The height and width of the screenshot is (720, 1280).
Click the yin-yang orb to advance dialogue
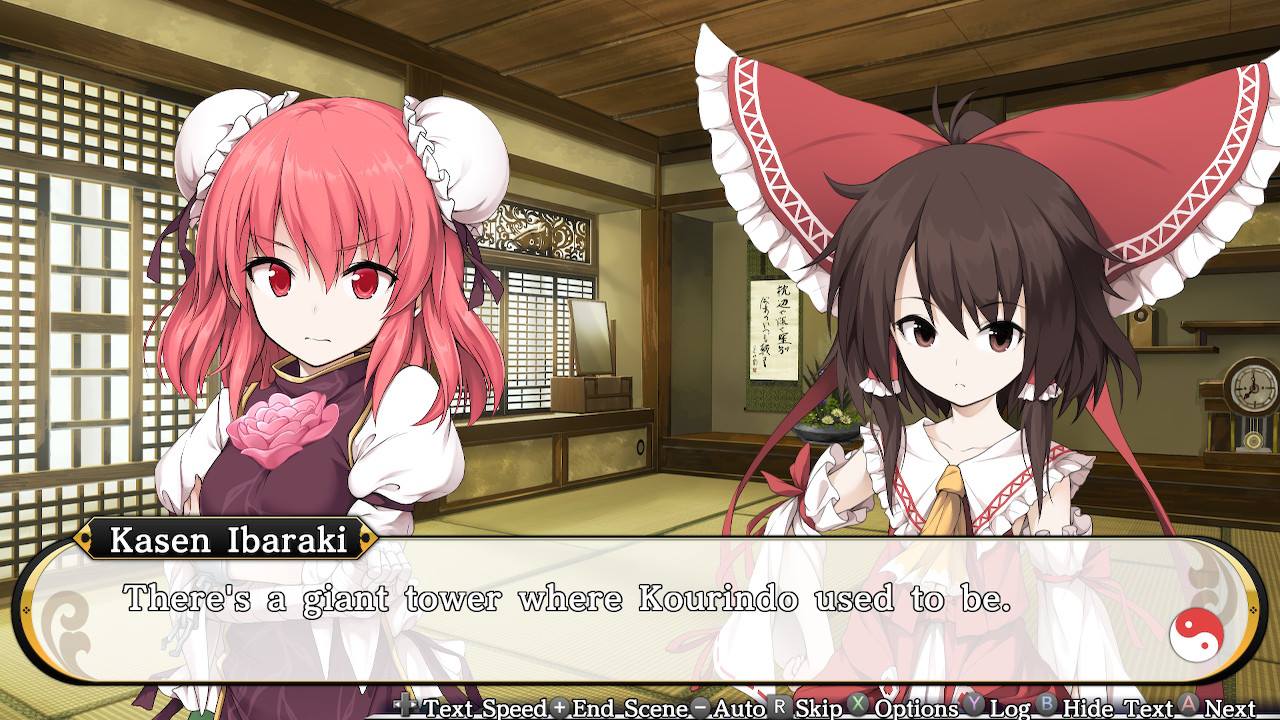(1197, 633)
